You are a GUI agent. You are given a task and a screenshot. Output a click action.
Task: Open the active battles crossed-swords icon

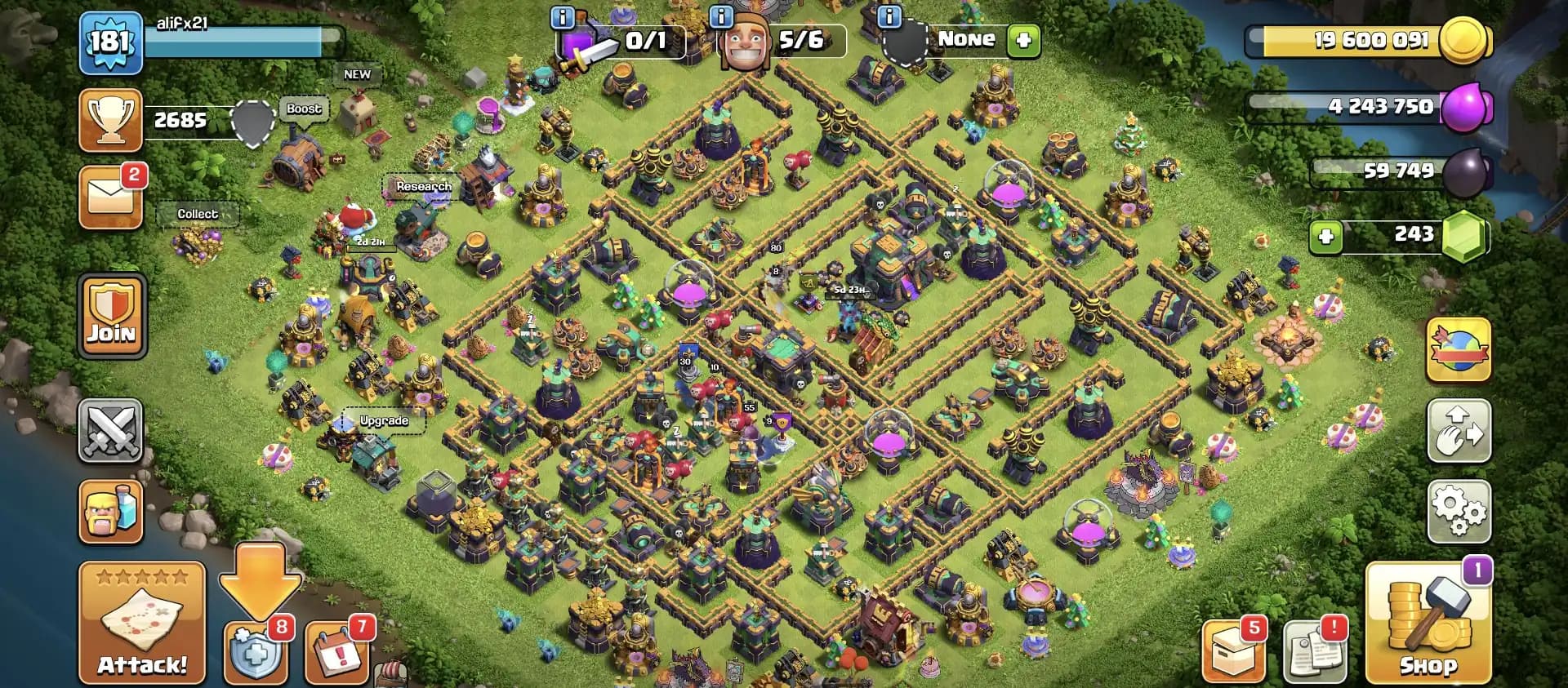111,431
